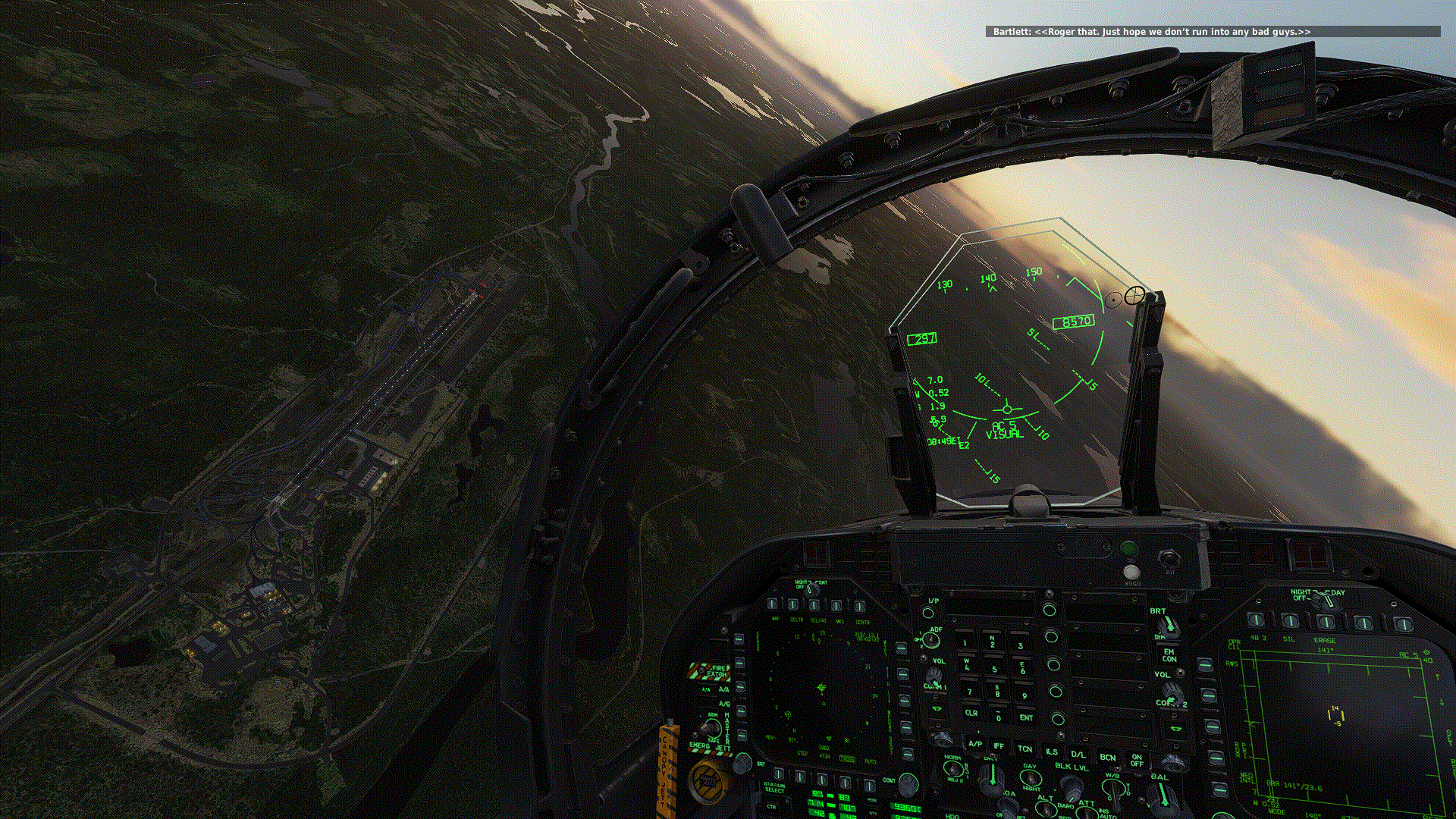Click the COMM 1 volume knob
This screenshot has width=1456, height=819.
click(x=934, y=675)
